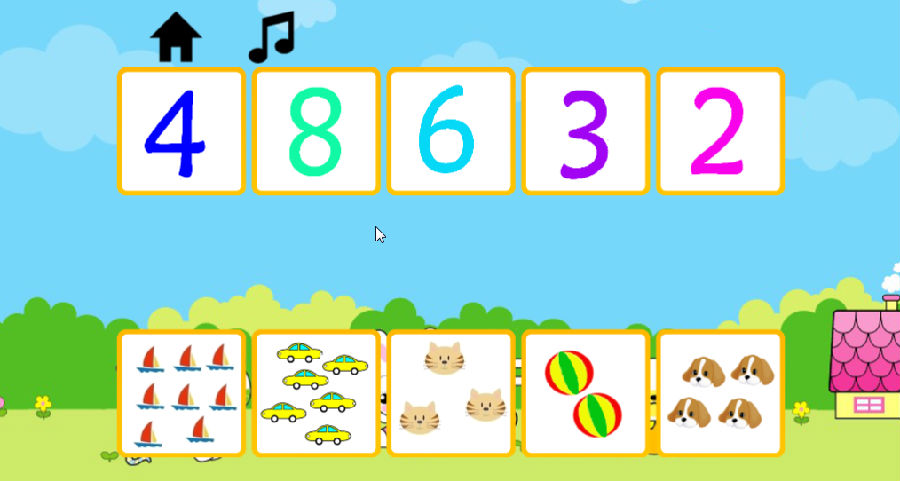Choose the green number 8 card

point(316,131)
